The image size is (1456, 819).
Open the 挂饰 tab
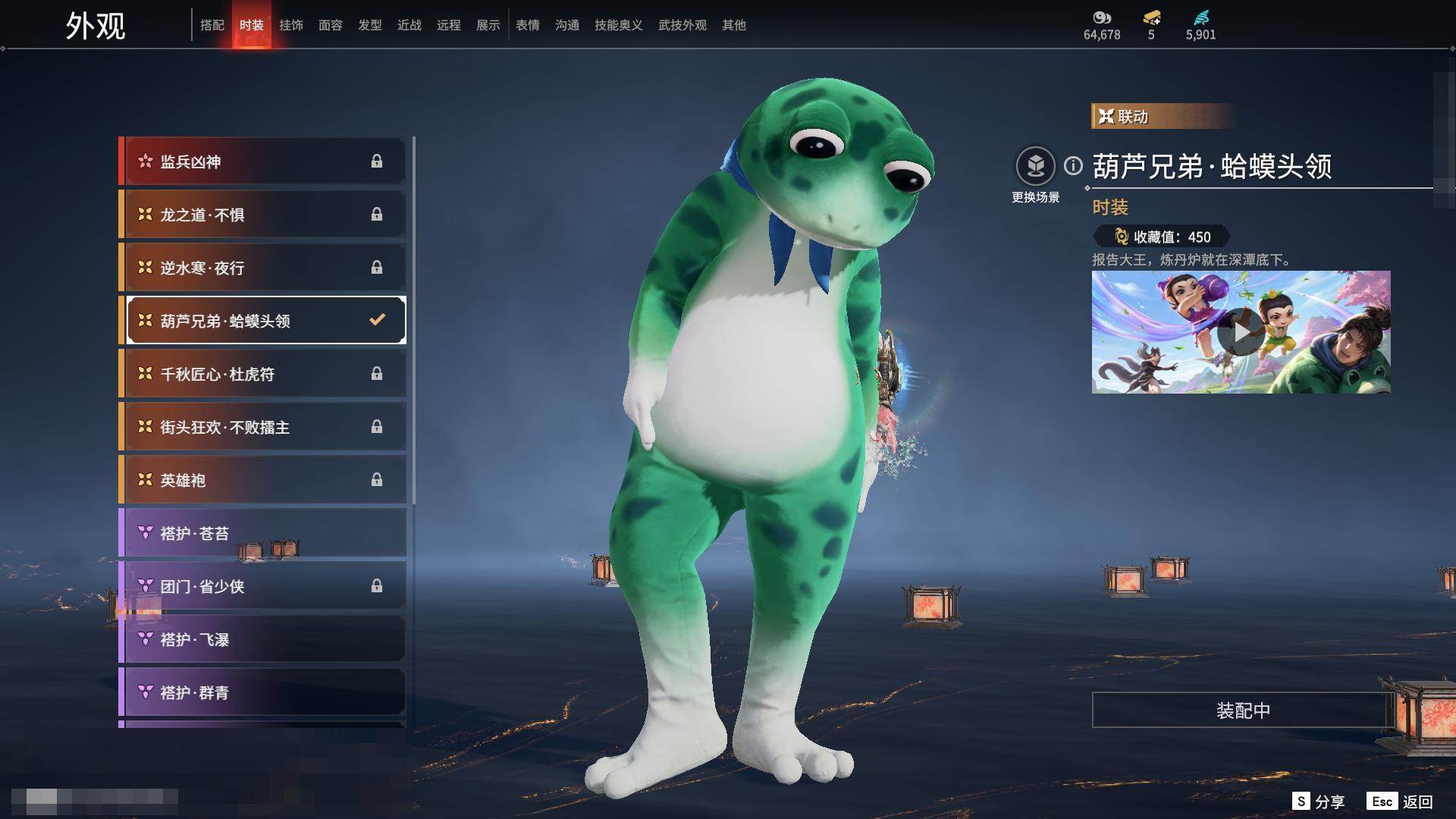click(x=291, y=25)
